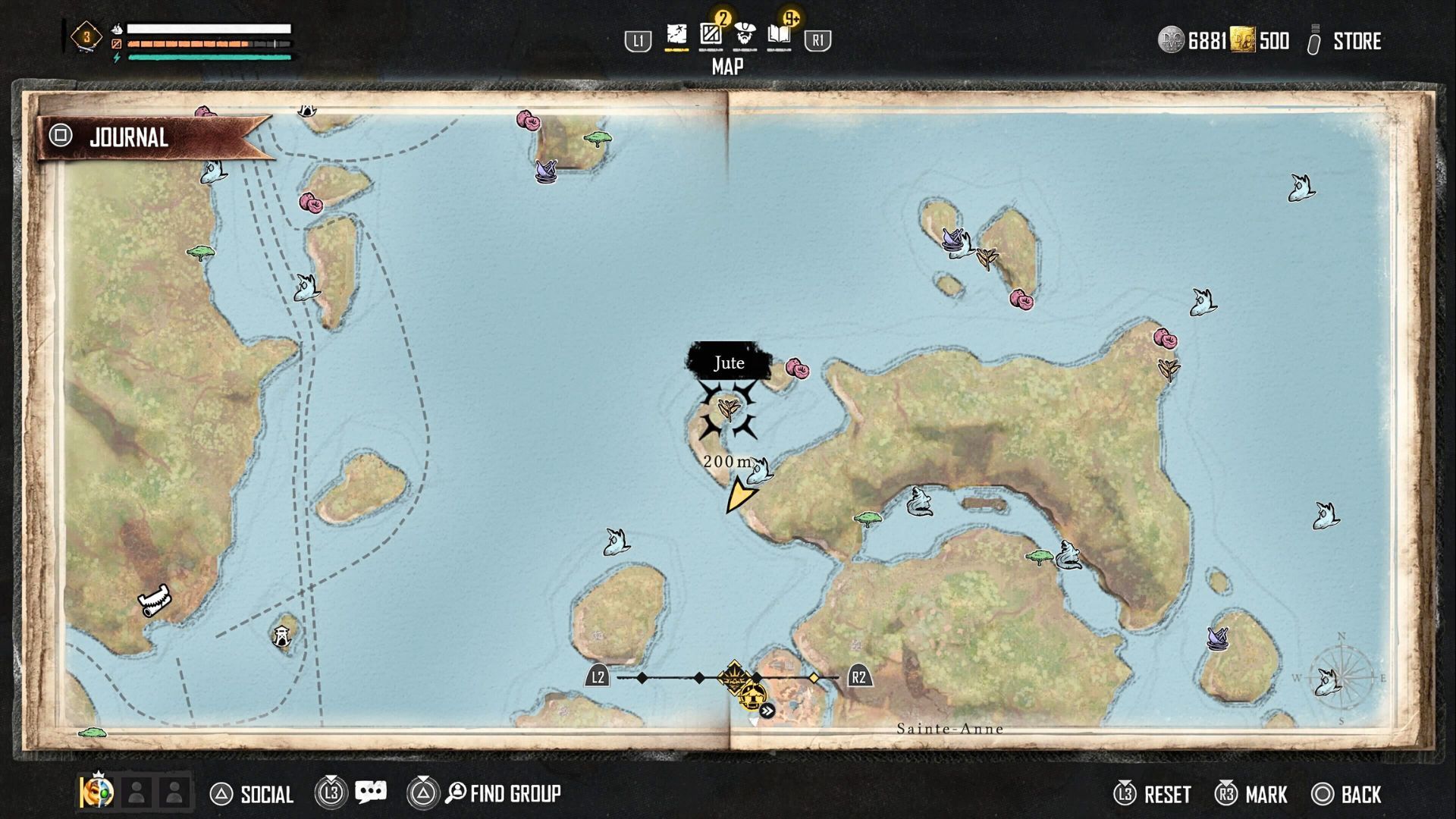Viewport: 1456px width, 819px height.
Task: Select the cargo tab with 2 notifications
Action: click(711, 34)
